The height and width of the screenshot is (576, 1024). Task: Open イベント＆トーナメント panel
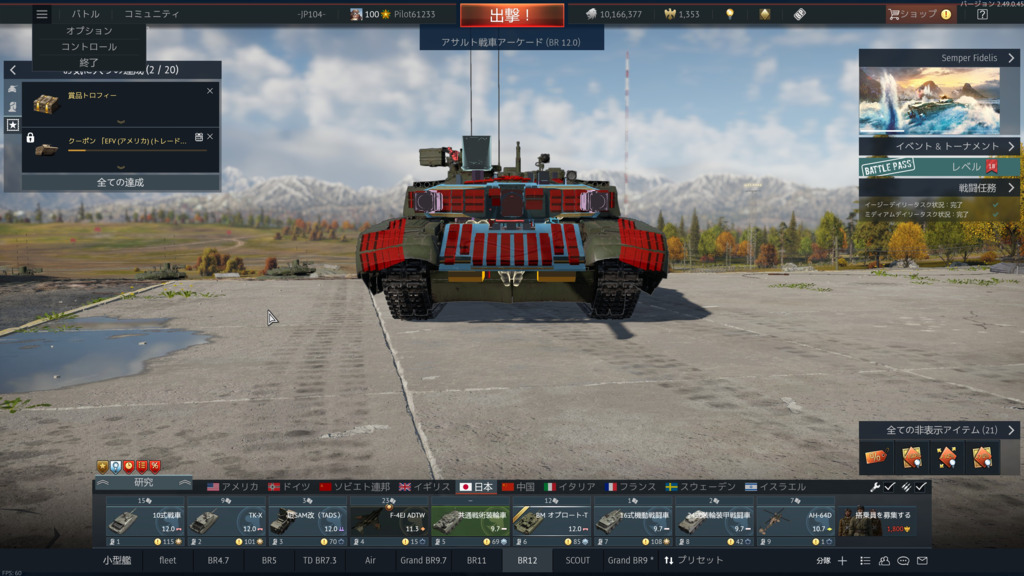click(x=939, y=146)
